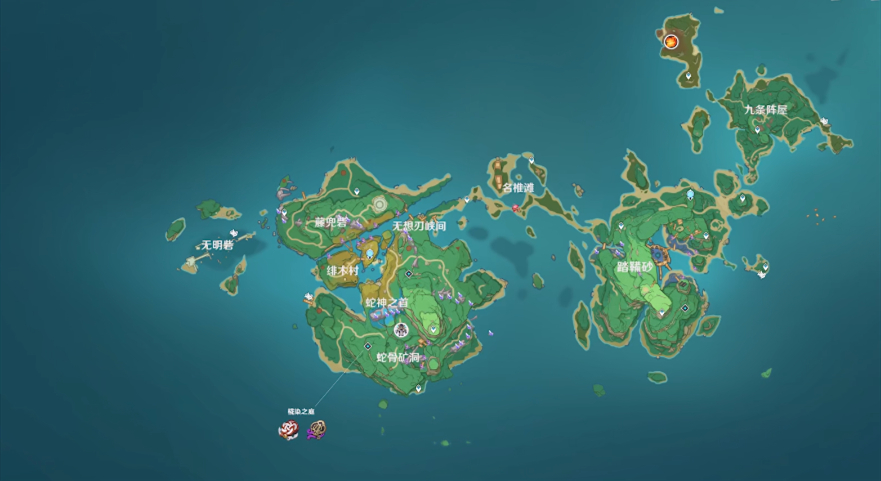This screenshot has width=881, height=481.
Task: Click the purple-and-gold icon under 赋染之庭
Action: pyautogui.click(x=317, y=430)
